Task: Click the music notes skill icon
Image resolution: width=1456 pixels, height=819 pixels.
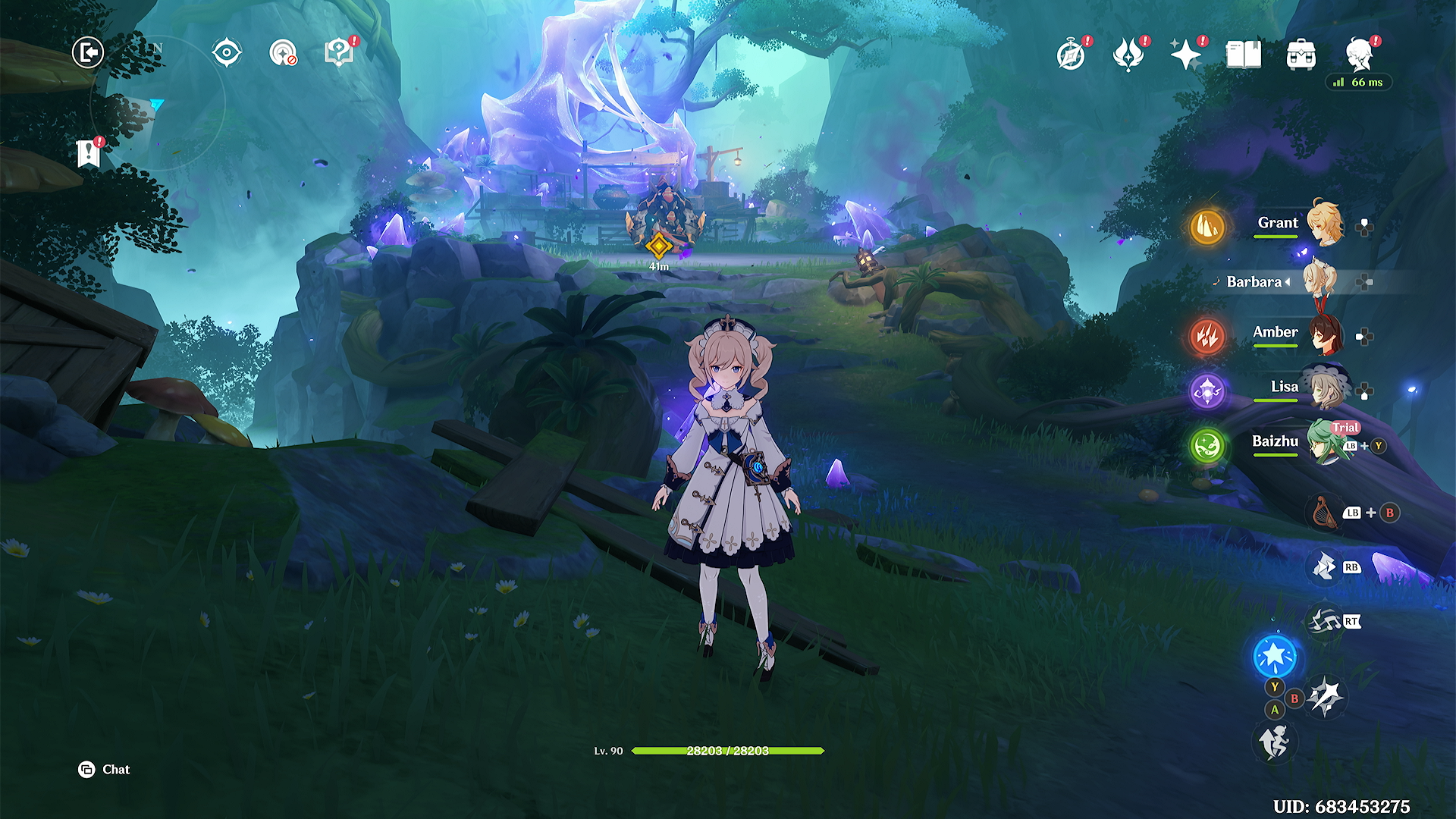Action: 1324,622
